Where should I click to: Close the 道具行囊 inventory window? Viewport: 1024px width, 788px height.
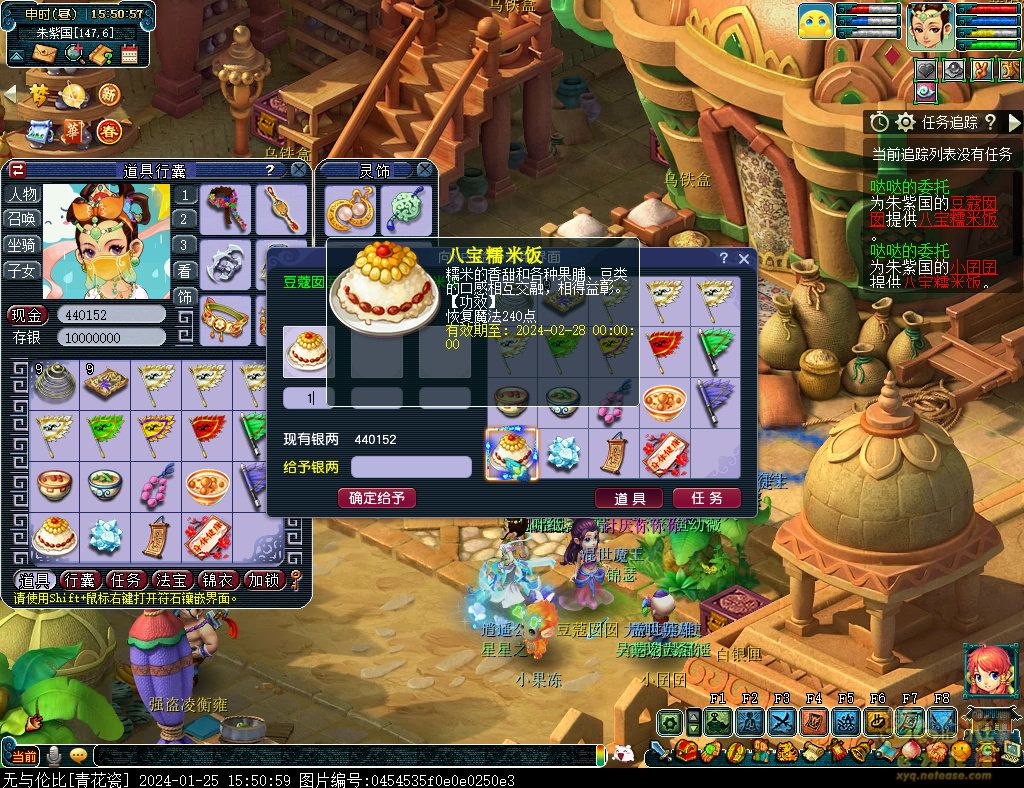click(298, 171)
